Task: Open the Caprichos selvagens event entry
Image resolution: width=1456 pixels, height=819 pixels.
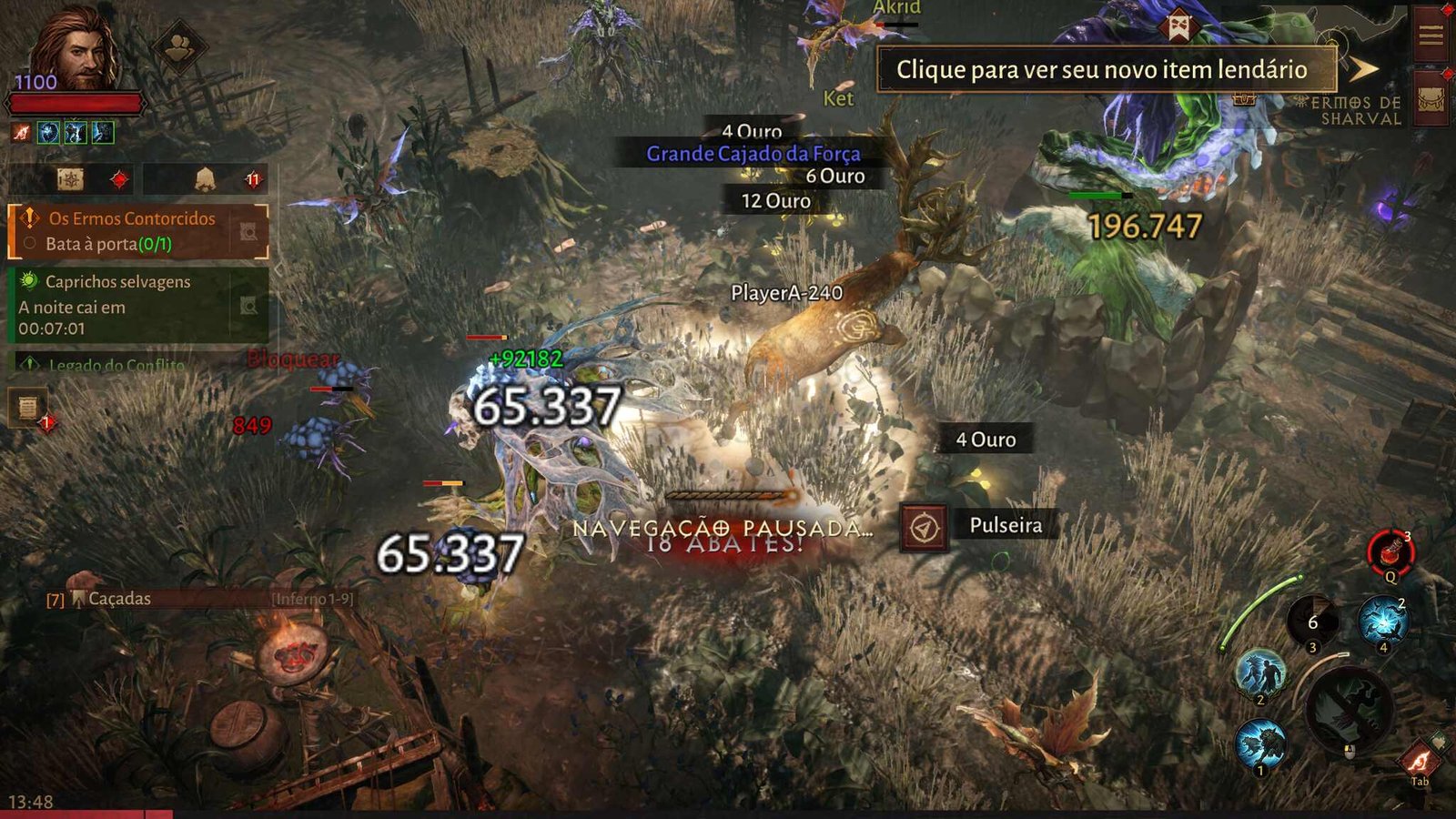Action: click(136, 305)
